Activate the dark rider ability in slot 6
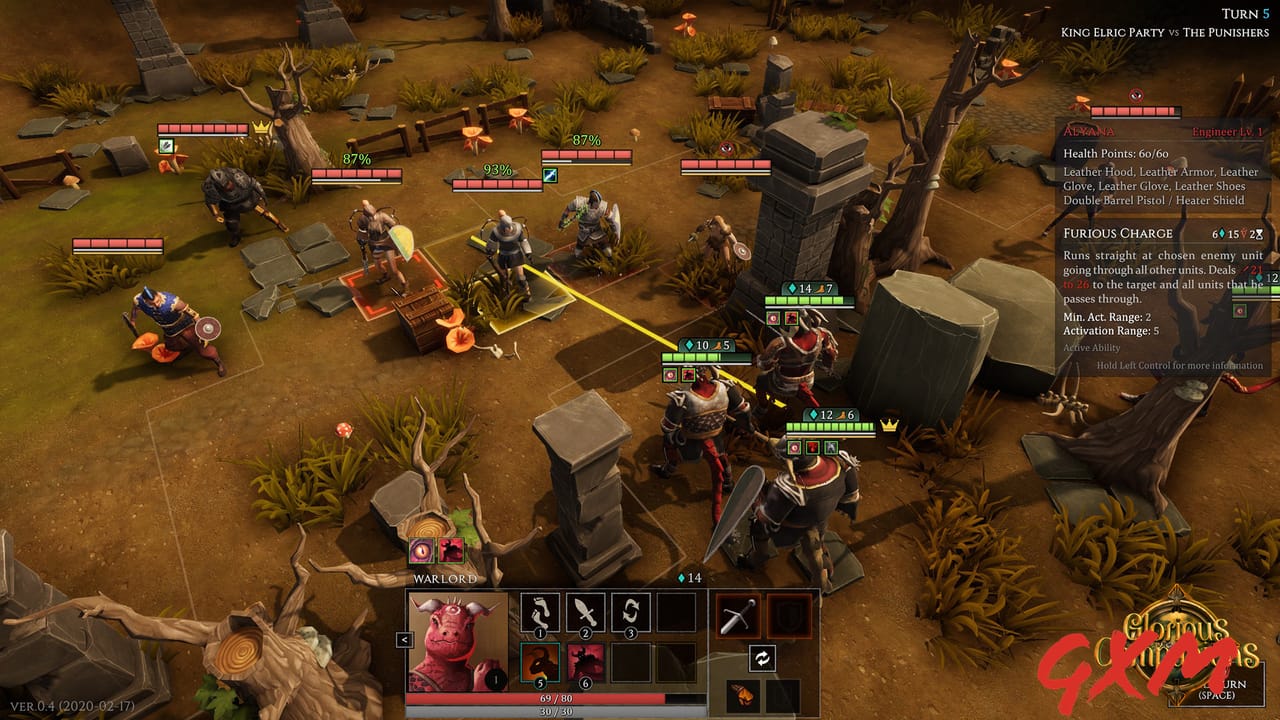 point(585,663)
